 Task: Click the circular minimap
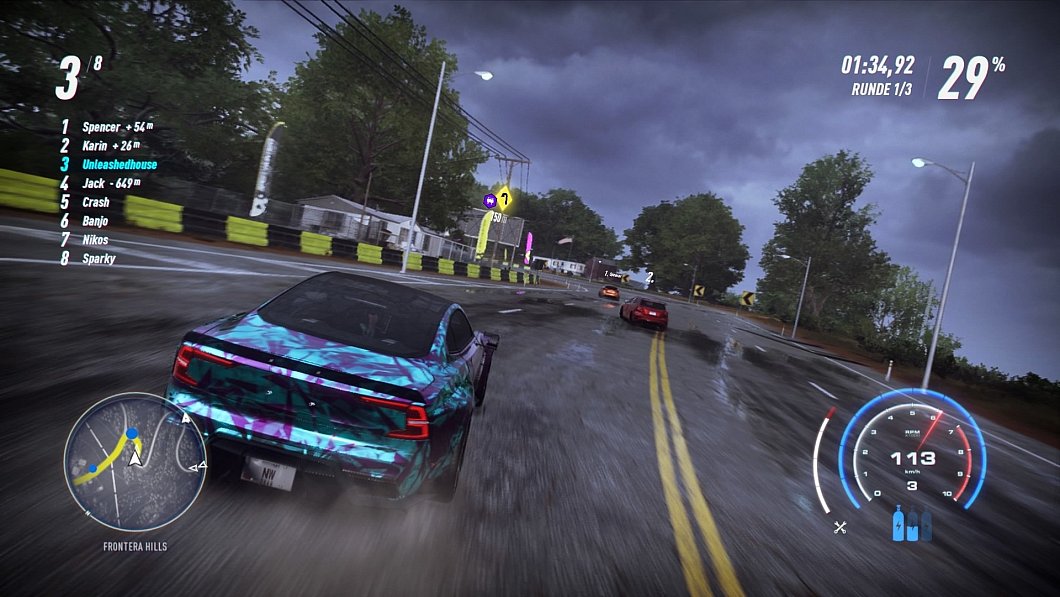[134, 462]
